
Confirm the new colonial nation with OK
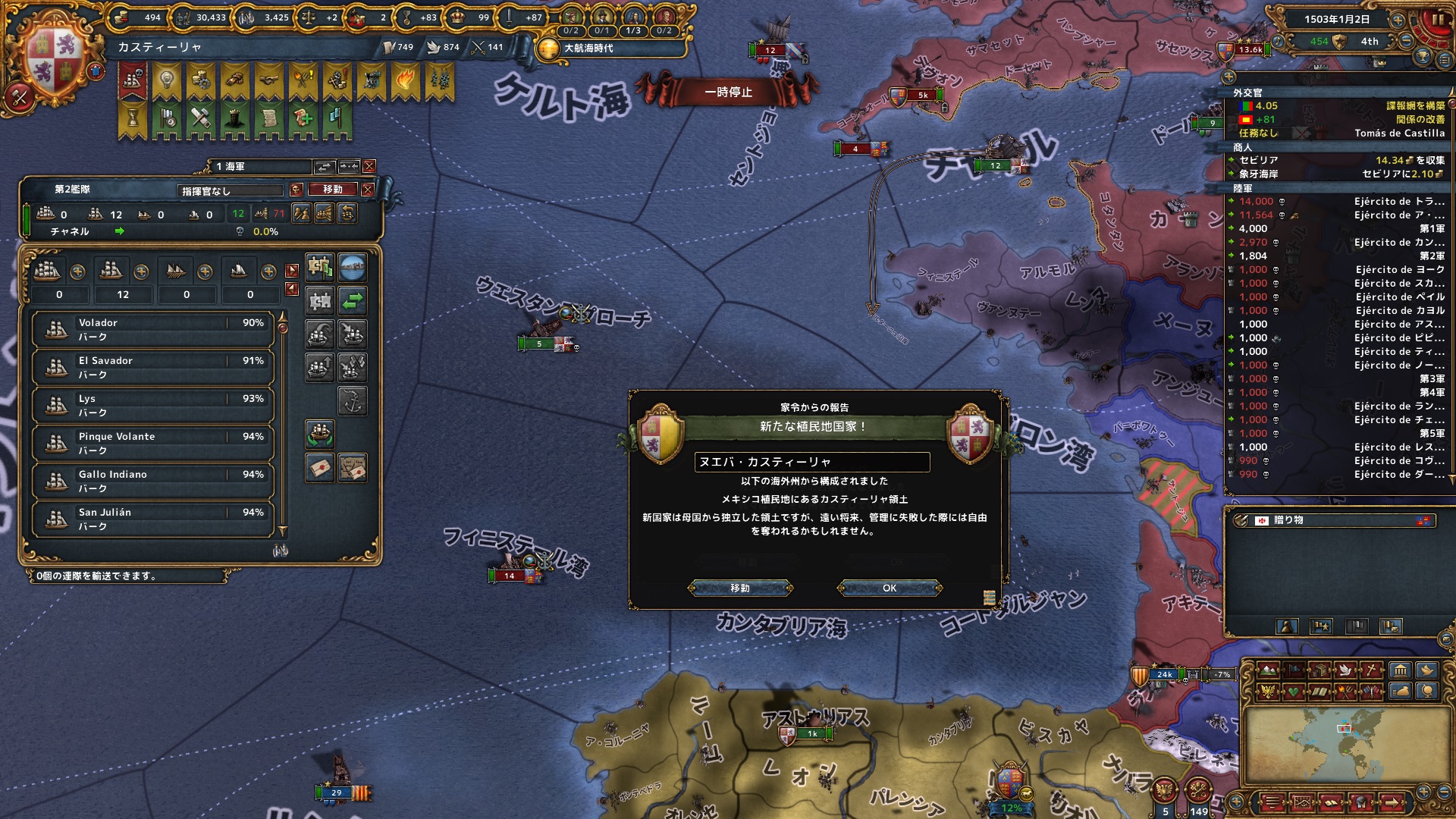(890, 588)
